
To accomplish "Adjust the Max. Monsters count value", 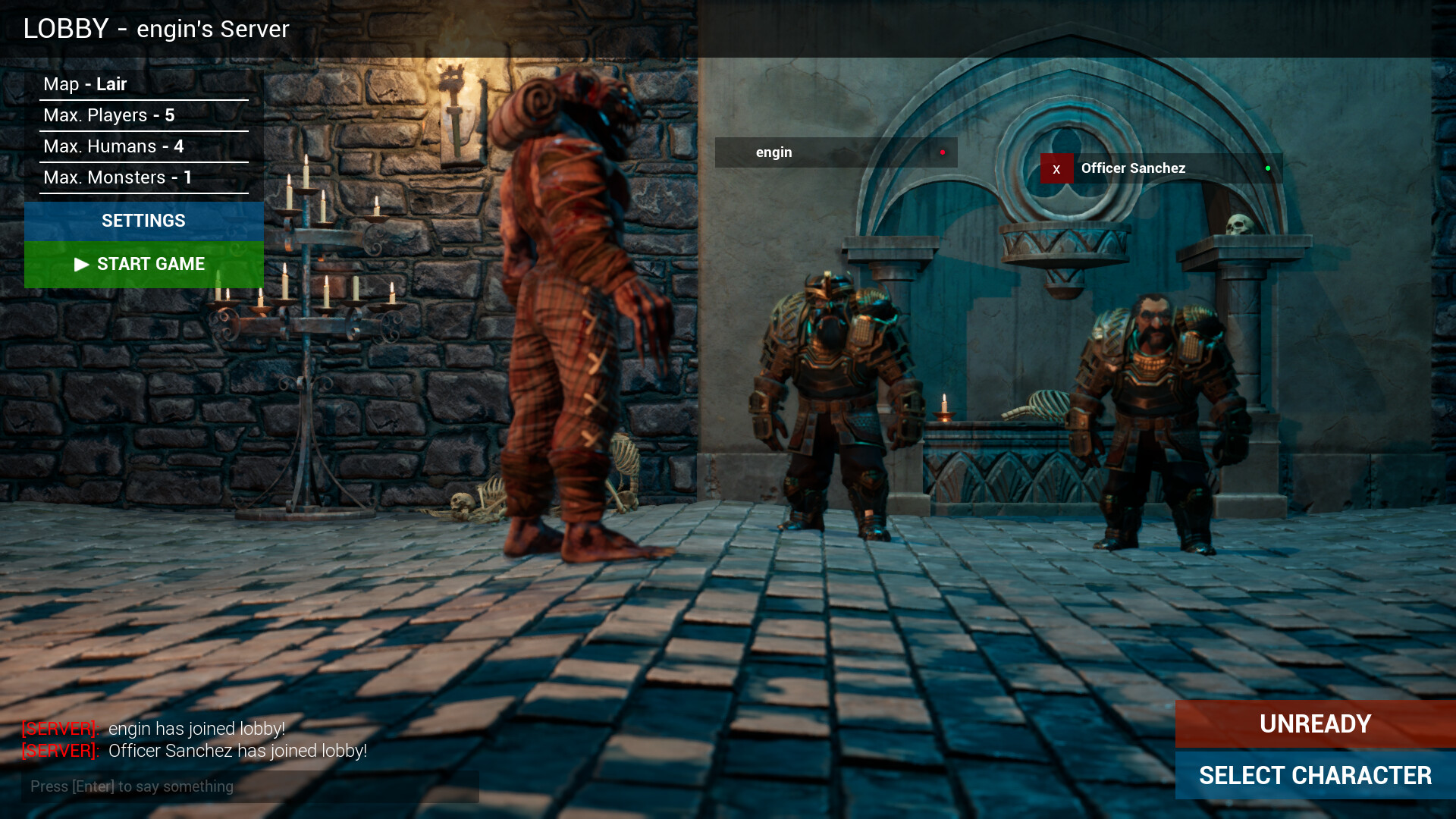I will coord(187,177).
